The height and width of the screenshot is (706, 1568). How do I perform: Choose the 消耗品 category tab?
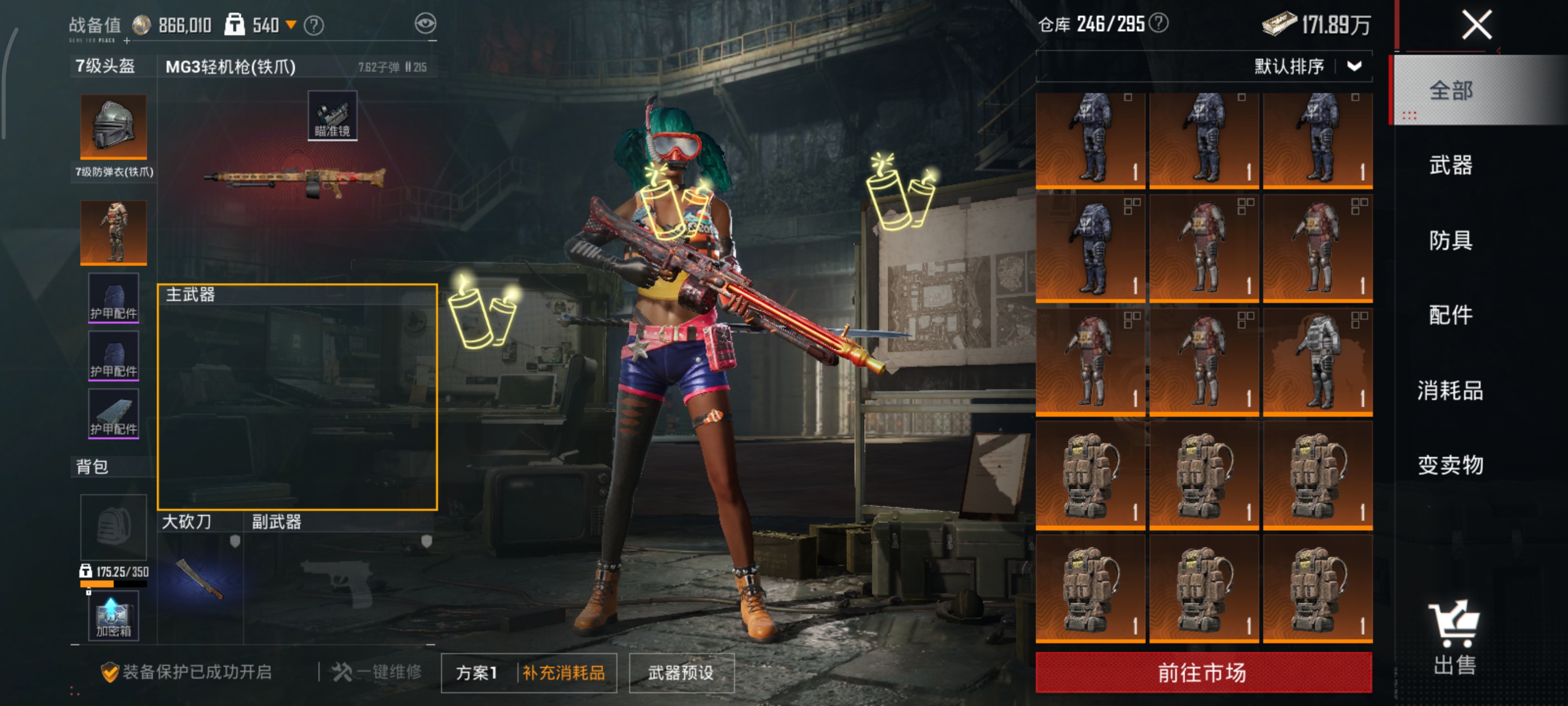pyautogui.click(x=1450, y=390)
